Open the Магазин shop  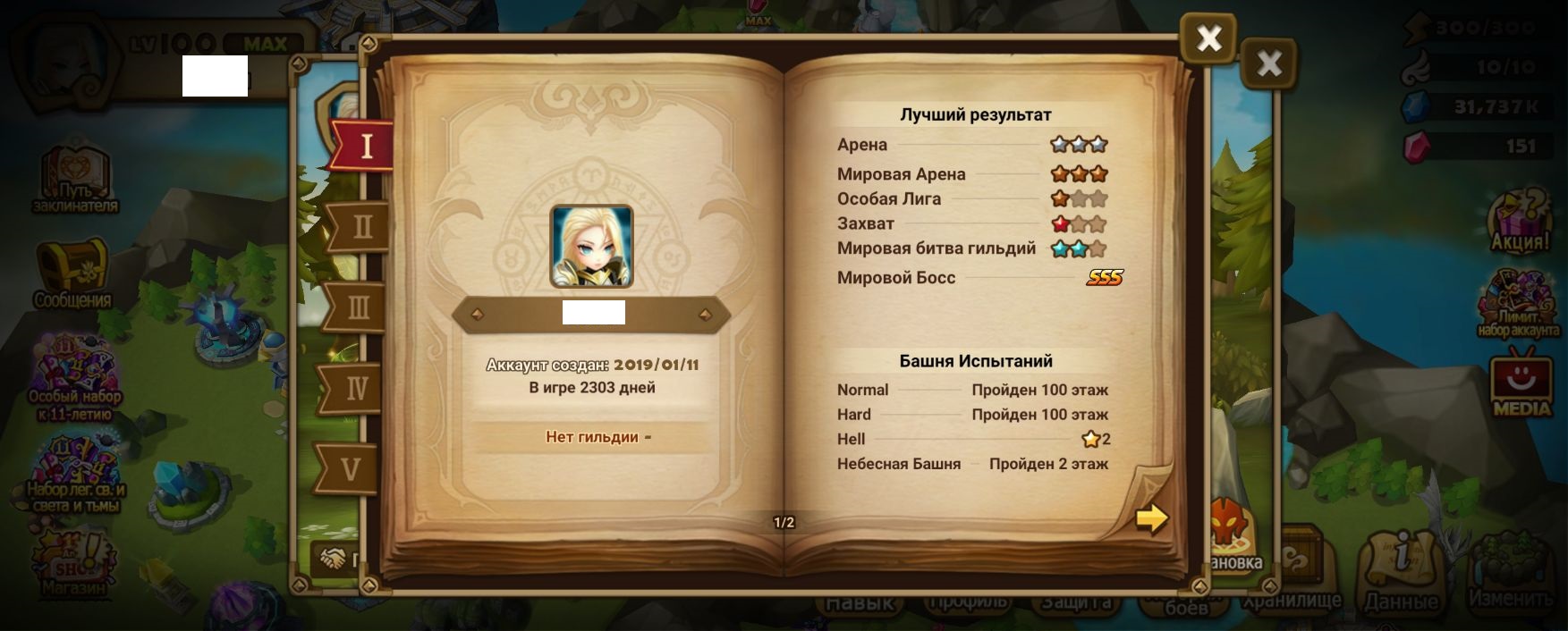73,563
